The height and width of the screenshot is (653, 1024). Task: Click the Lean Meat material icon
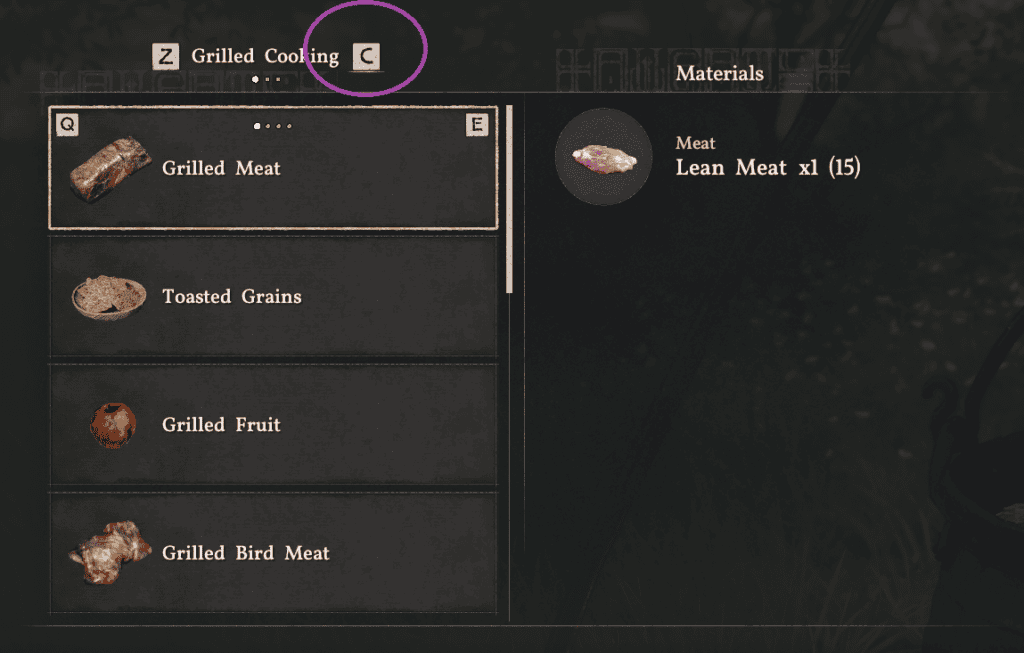603,157
